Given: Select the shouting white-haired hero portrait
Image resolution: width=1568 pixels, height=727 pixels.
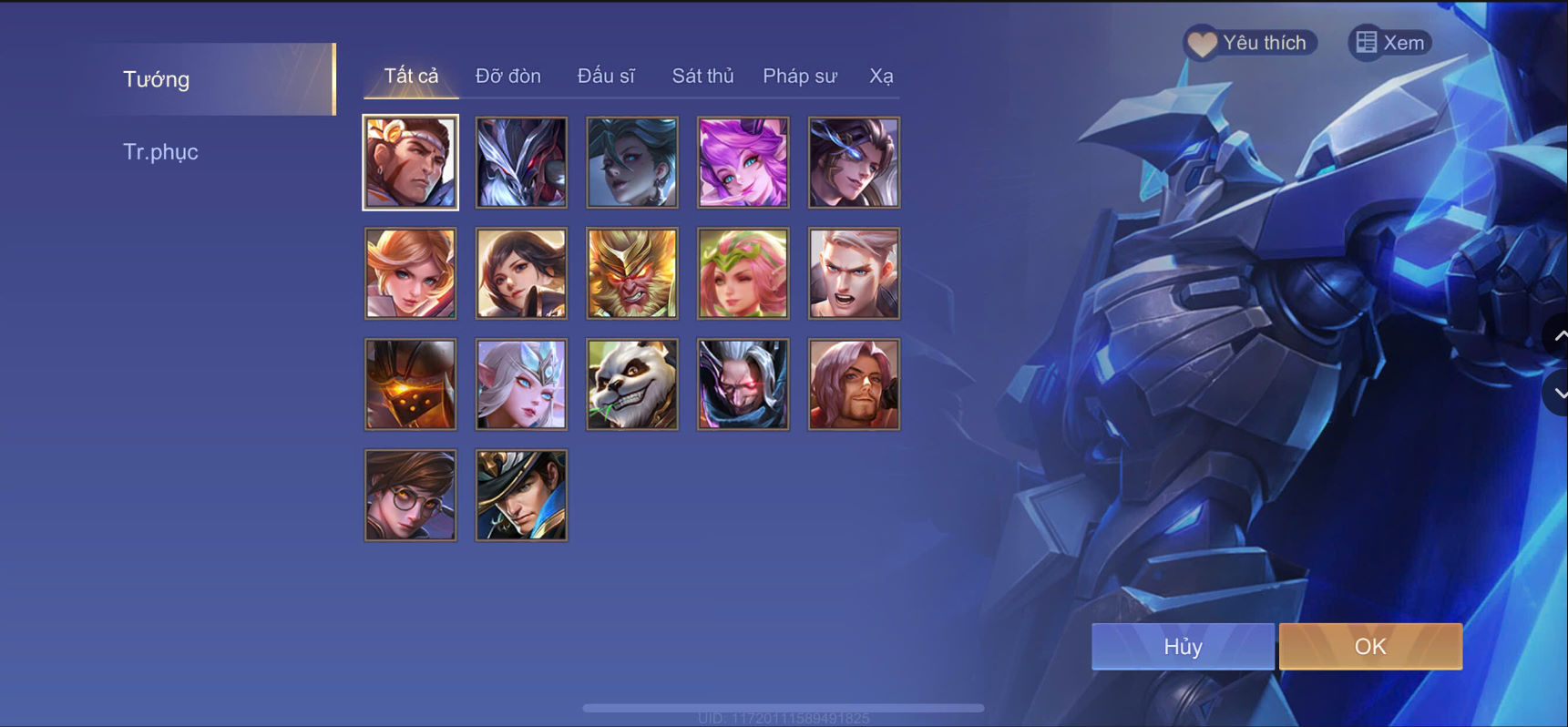Looking at the screenshot, I should 854,272.
